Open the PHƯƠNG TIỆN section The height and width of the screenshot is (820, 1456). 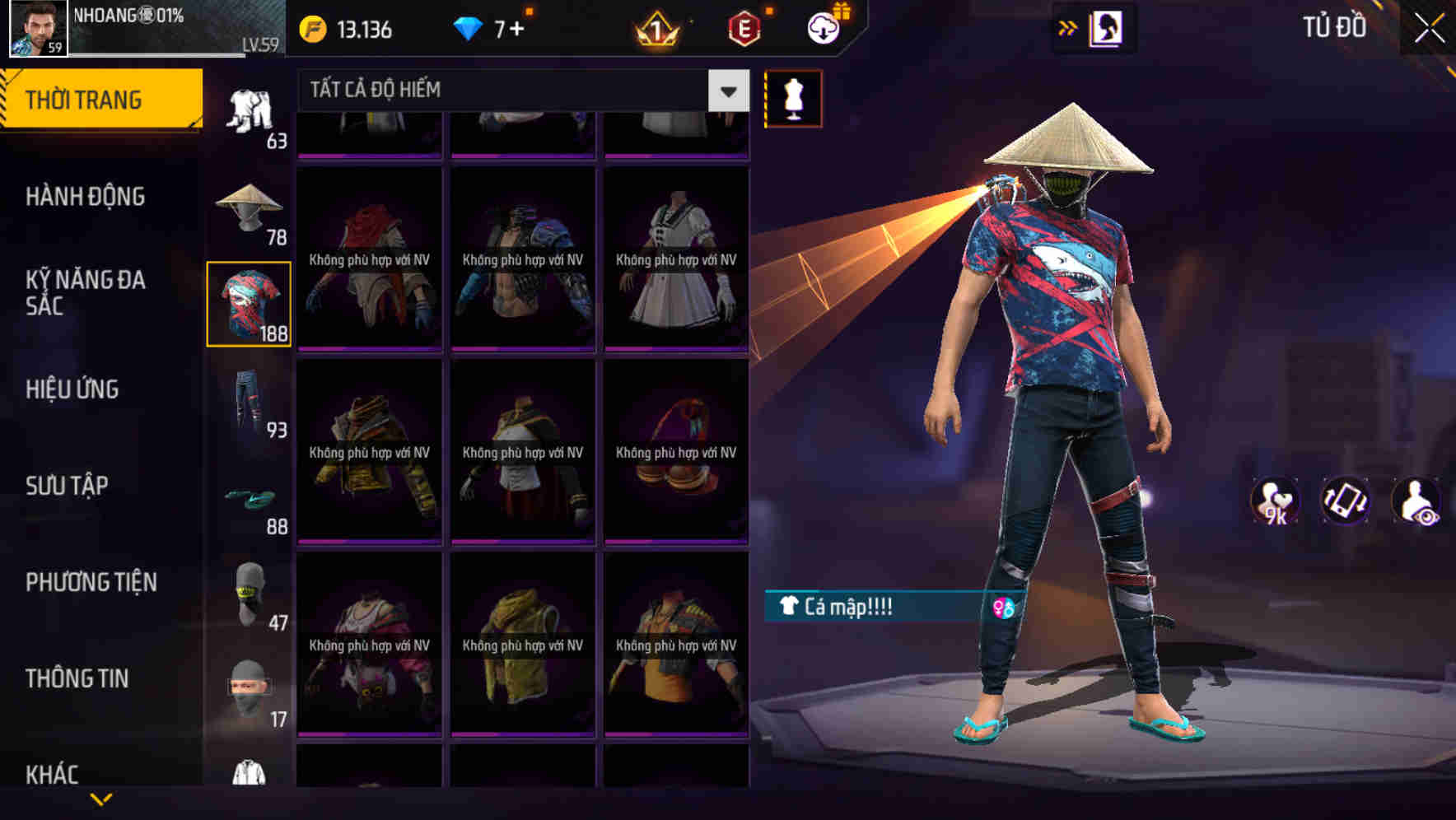coord(91,582)
